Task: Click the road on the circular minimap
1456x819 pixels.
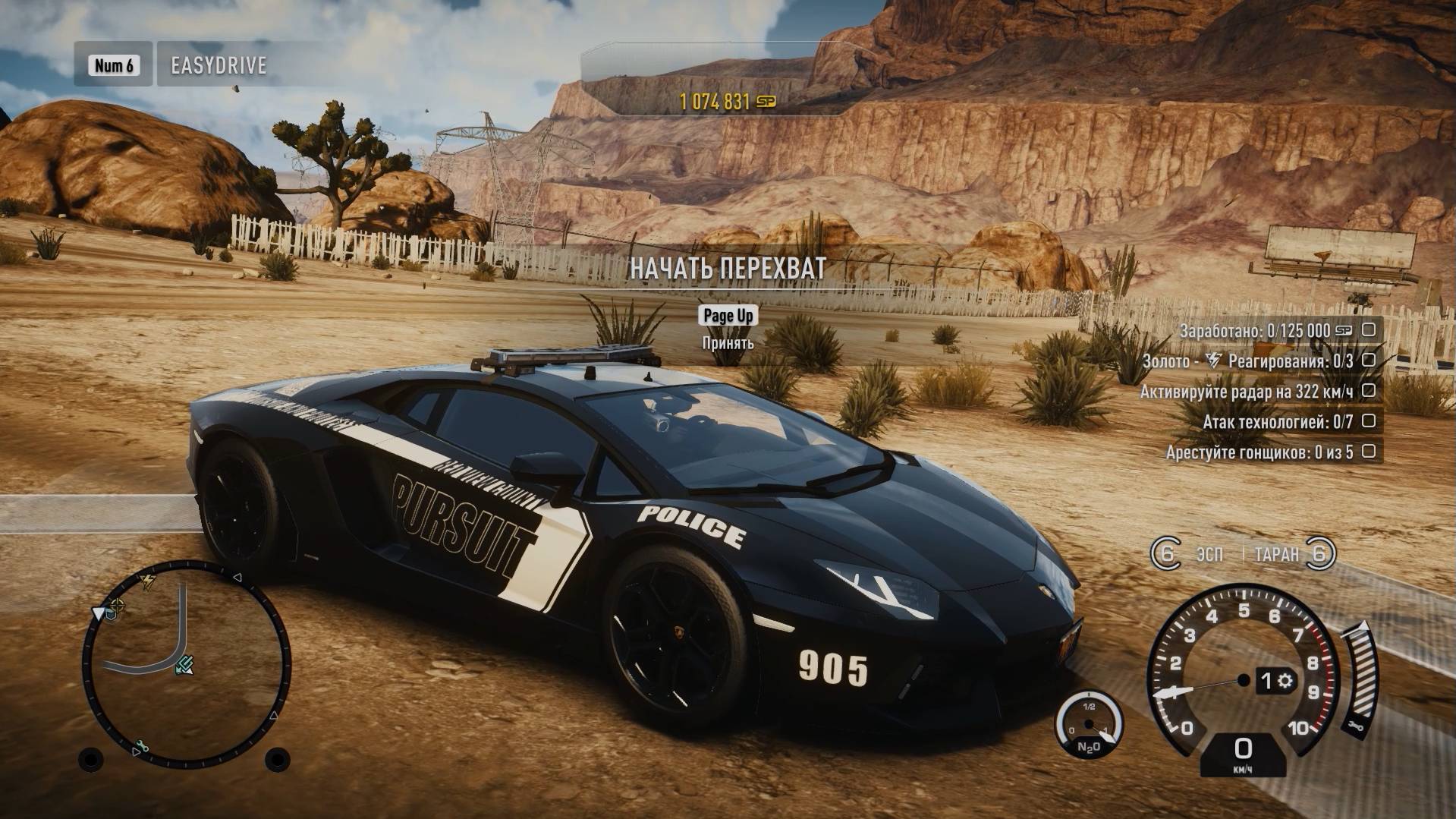Action: [181, 622]
